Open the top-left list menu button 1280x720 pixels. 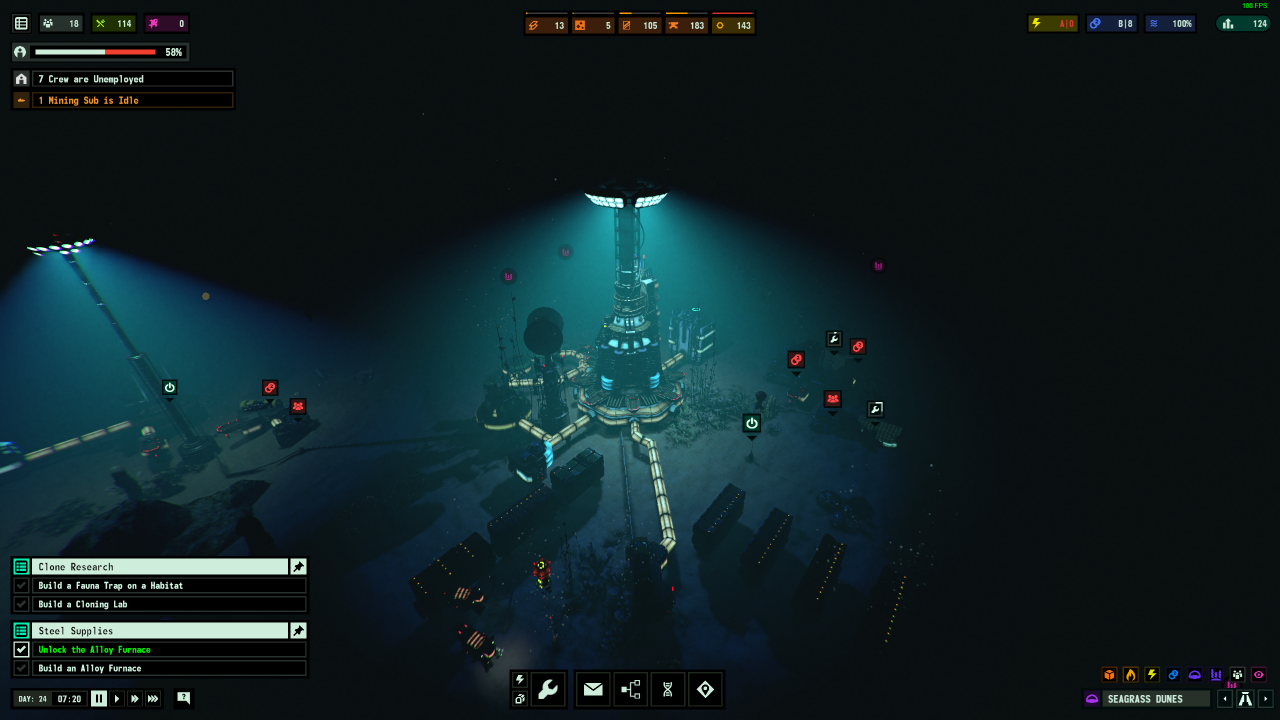click(x=21, y=23)
